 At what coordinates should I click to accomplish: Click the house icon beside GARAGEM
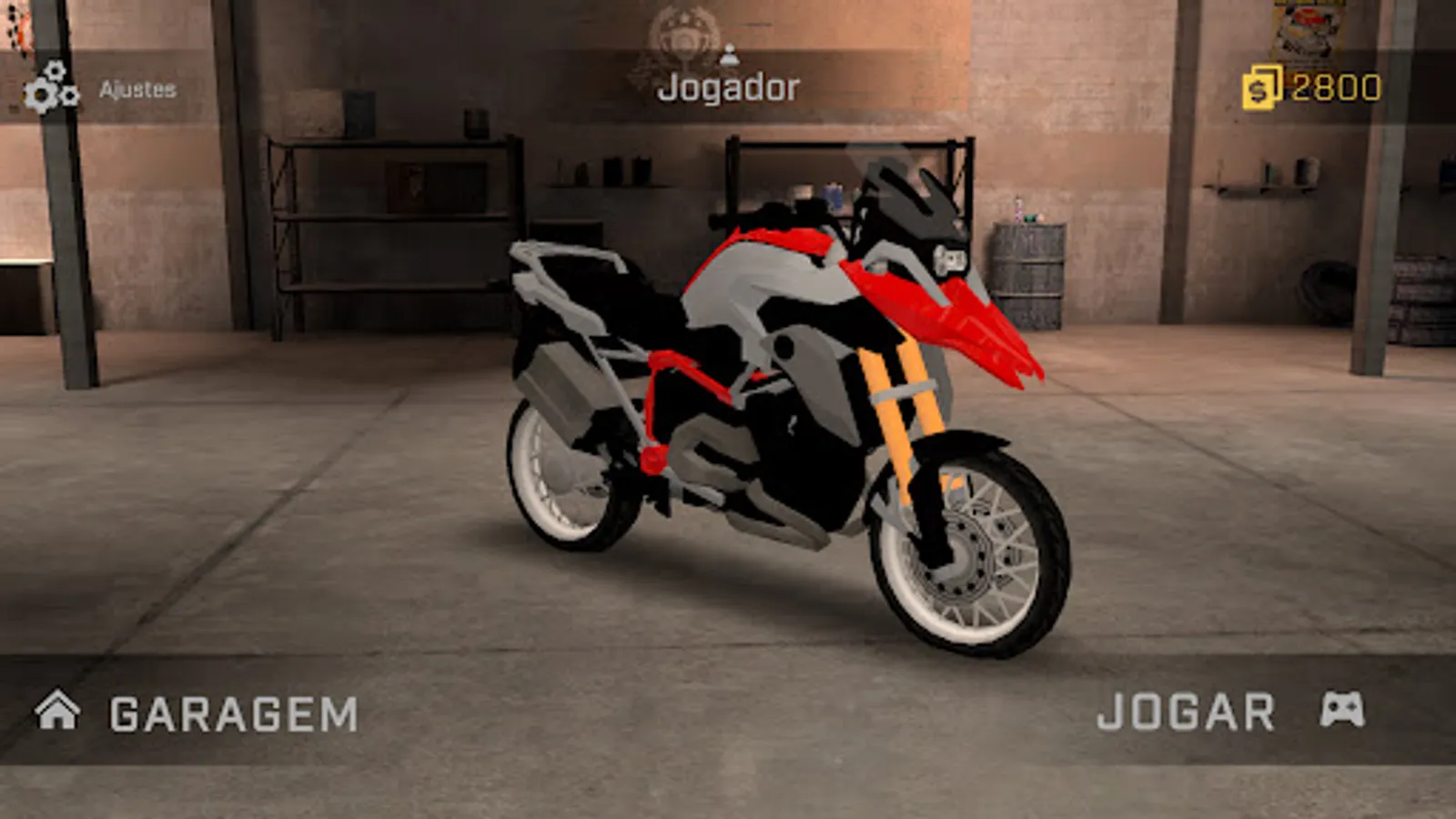56,712
